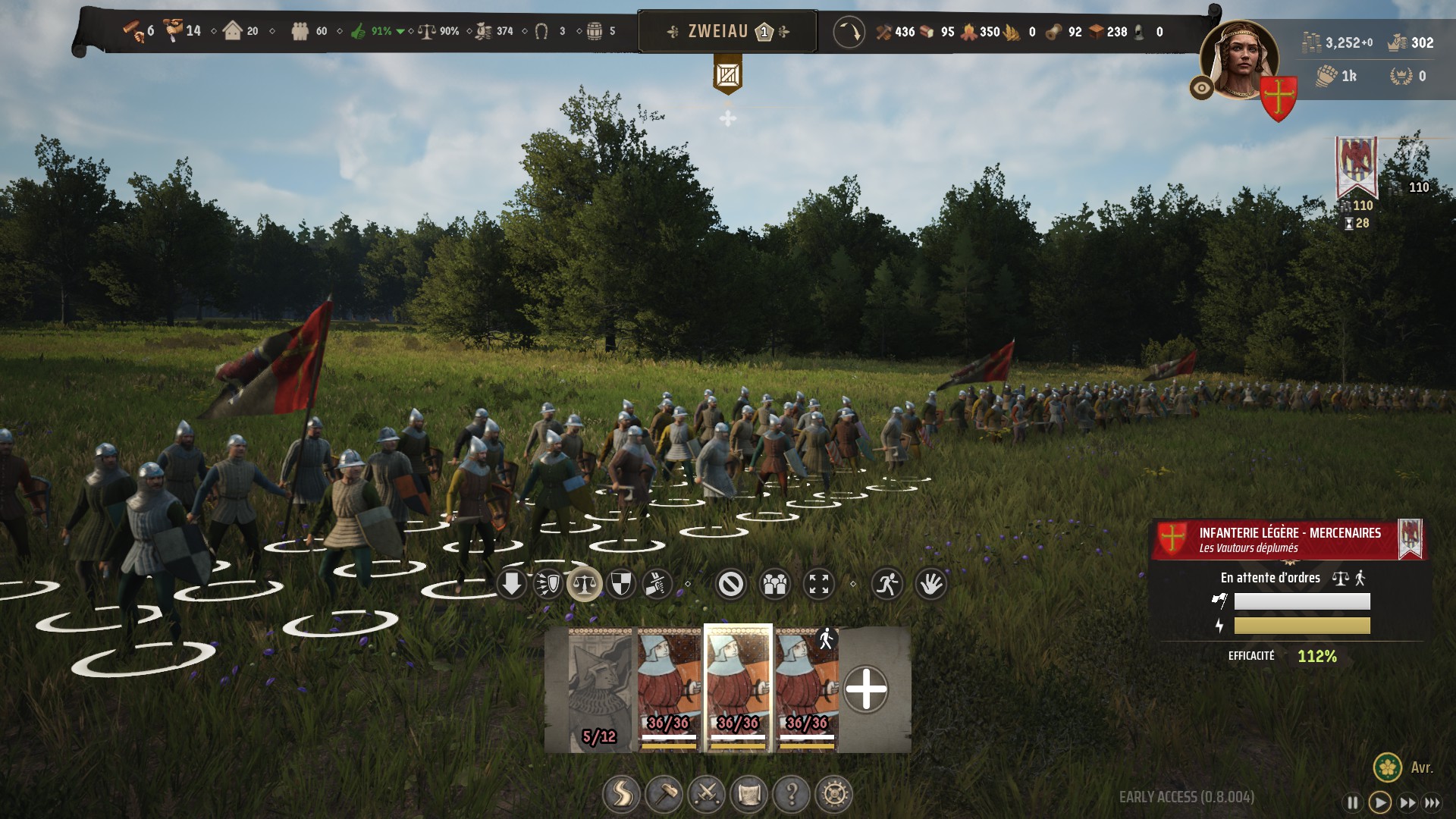Choose the checkered shield stance
This screenshot has width=1456, height=819.
click(621, 584)
